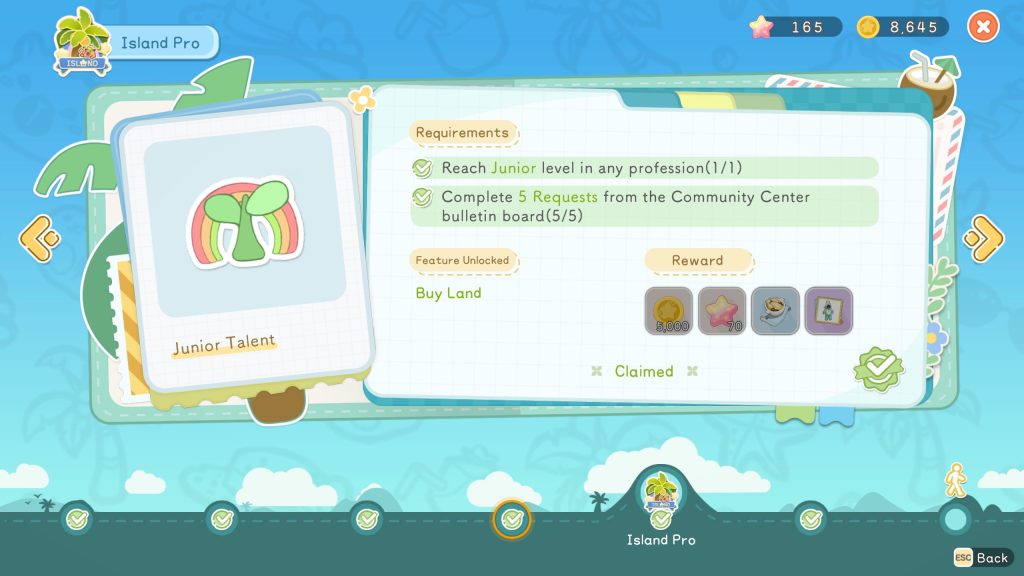Open the Buy Land unlocked feature
Image resolution: width=1024 pixels, height=576 pixels.
(448, 293)
